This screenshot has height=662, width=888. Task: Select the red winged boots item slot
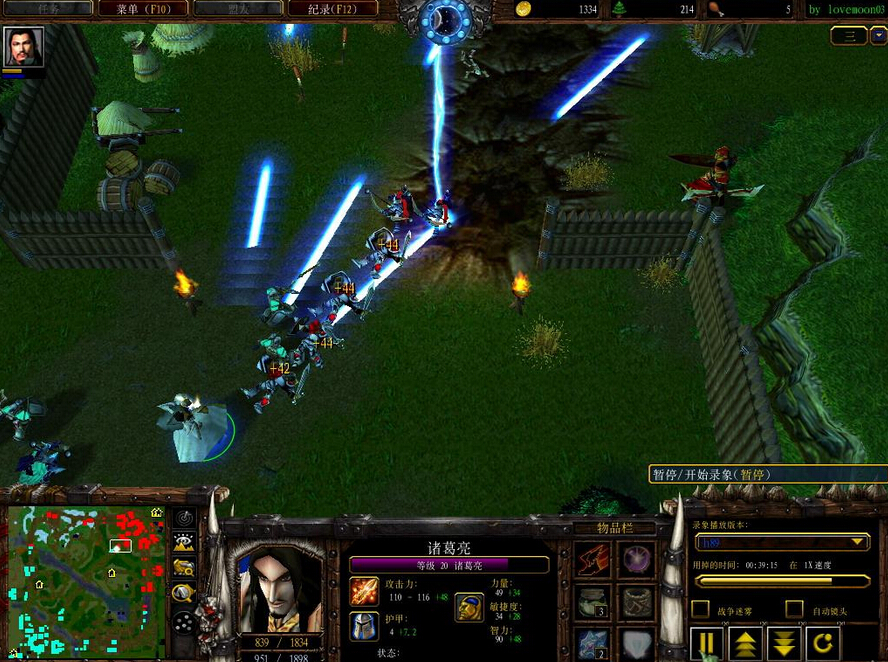pos(593,558)
